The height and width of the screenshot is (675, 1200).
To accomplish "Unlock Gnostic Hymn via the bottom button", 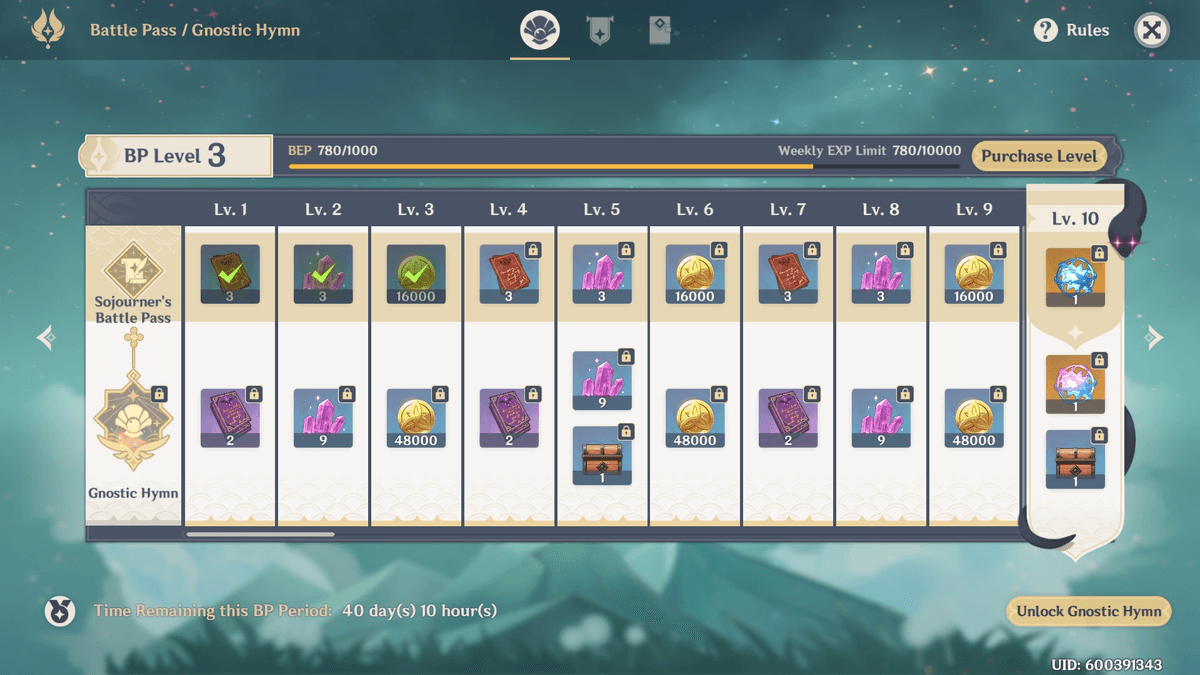I will tap(1088, 612).
